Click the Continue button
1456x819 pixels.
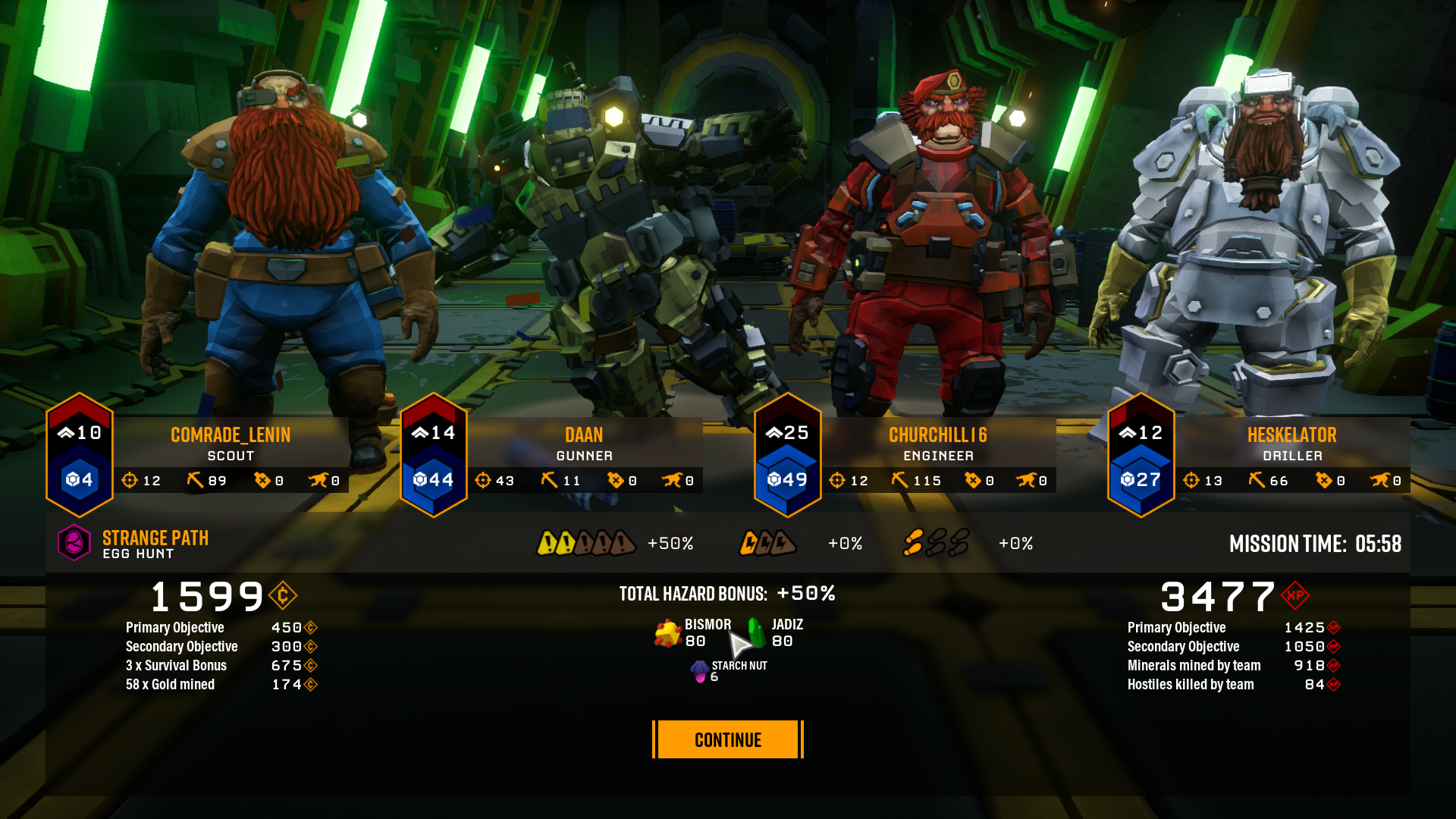(727, 739)
